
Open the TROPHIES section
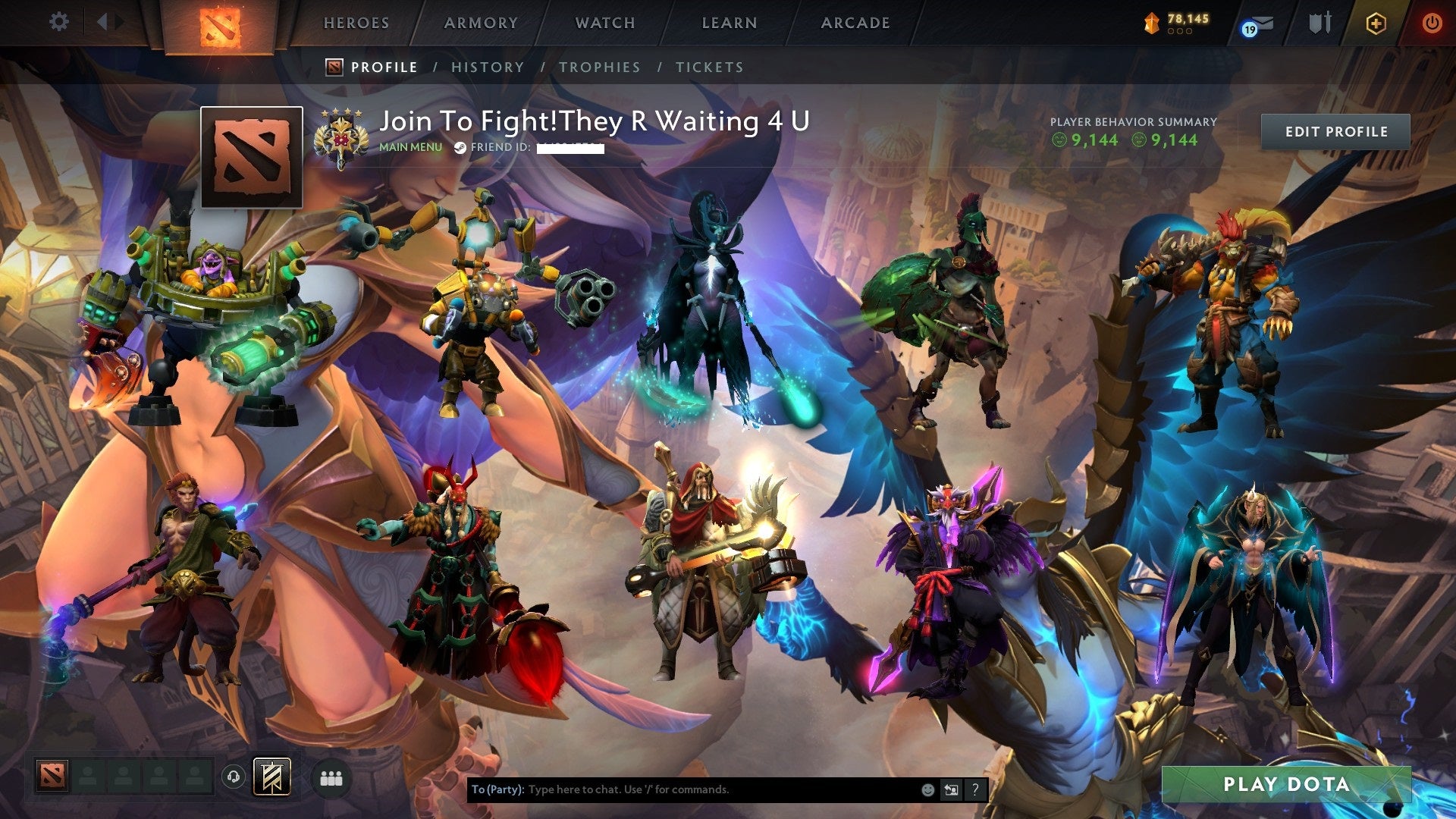600,67
